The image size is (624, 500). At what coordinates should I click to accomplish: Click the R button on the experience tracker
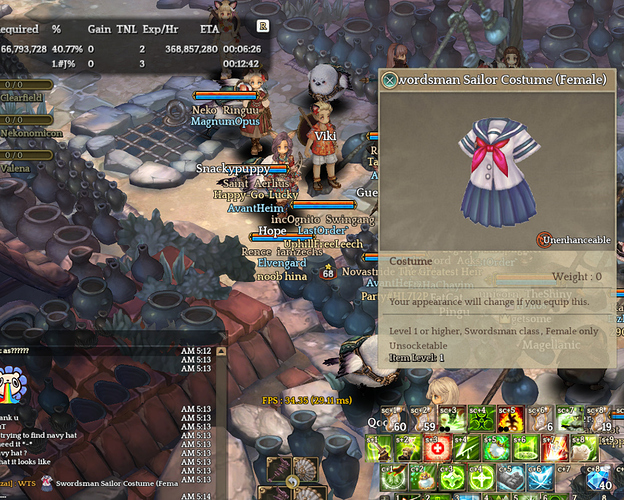[x=263, y=26]
